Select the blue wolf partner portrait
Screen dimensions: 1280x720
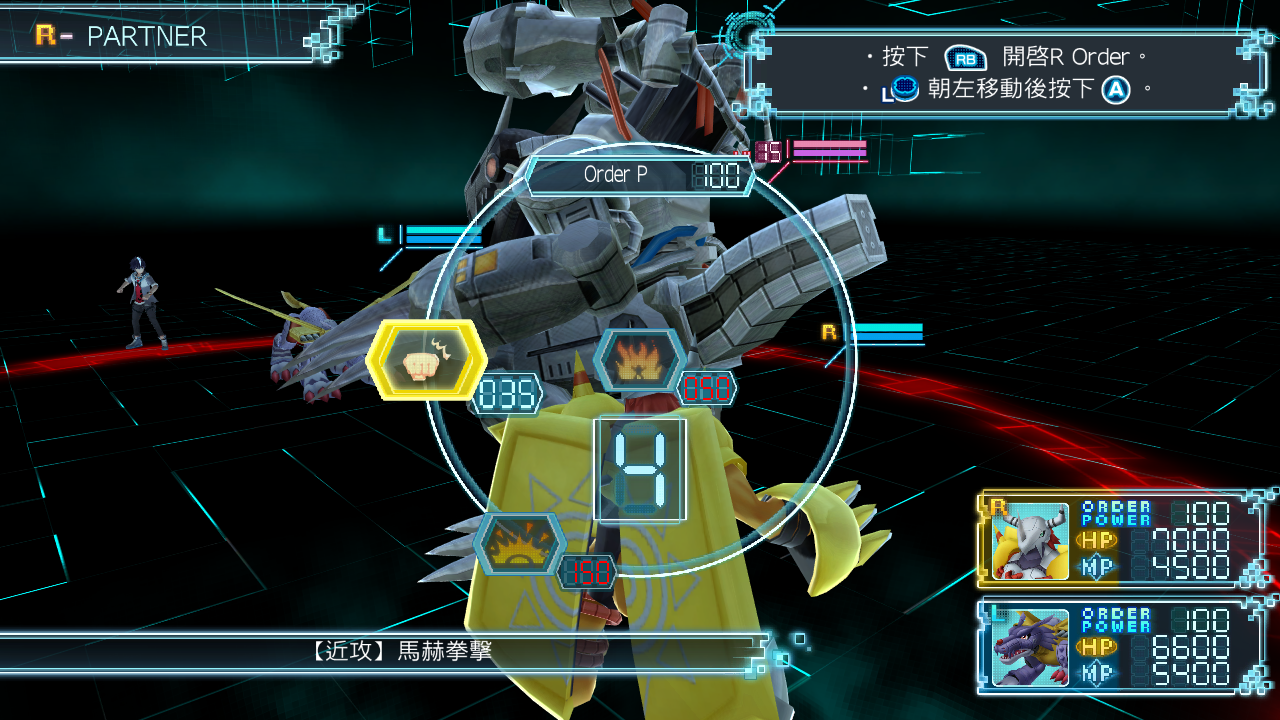[x=1030, y=647]
